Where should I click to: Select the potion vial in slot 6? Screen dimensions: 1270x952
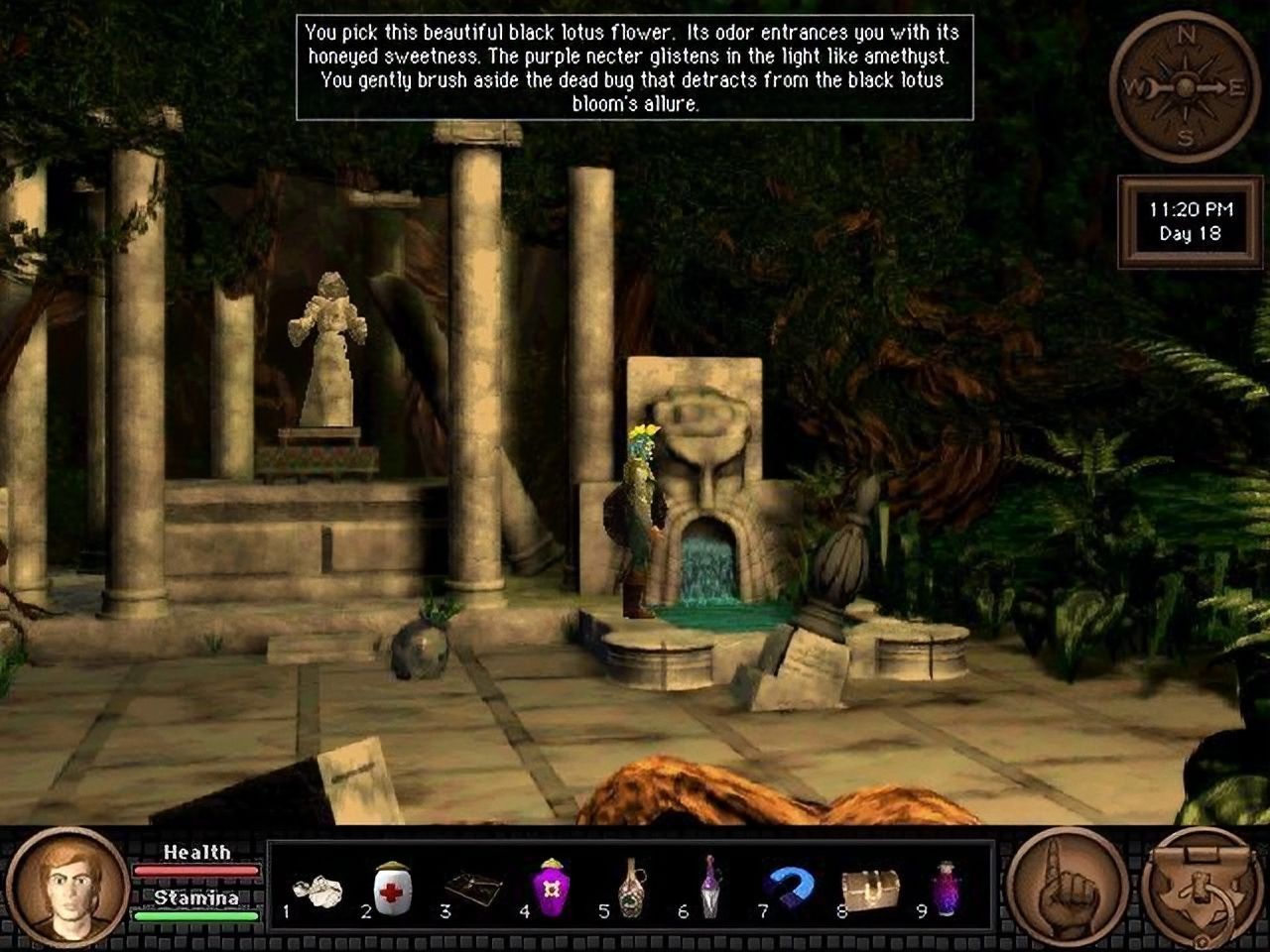pyautogui.click(x=708, y=888)
